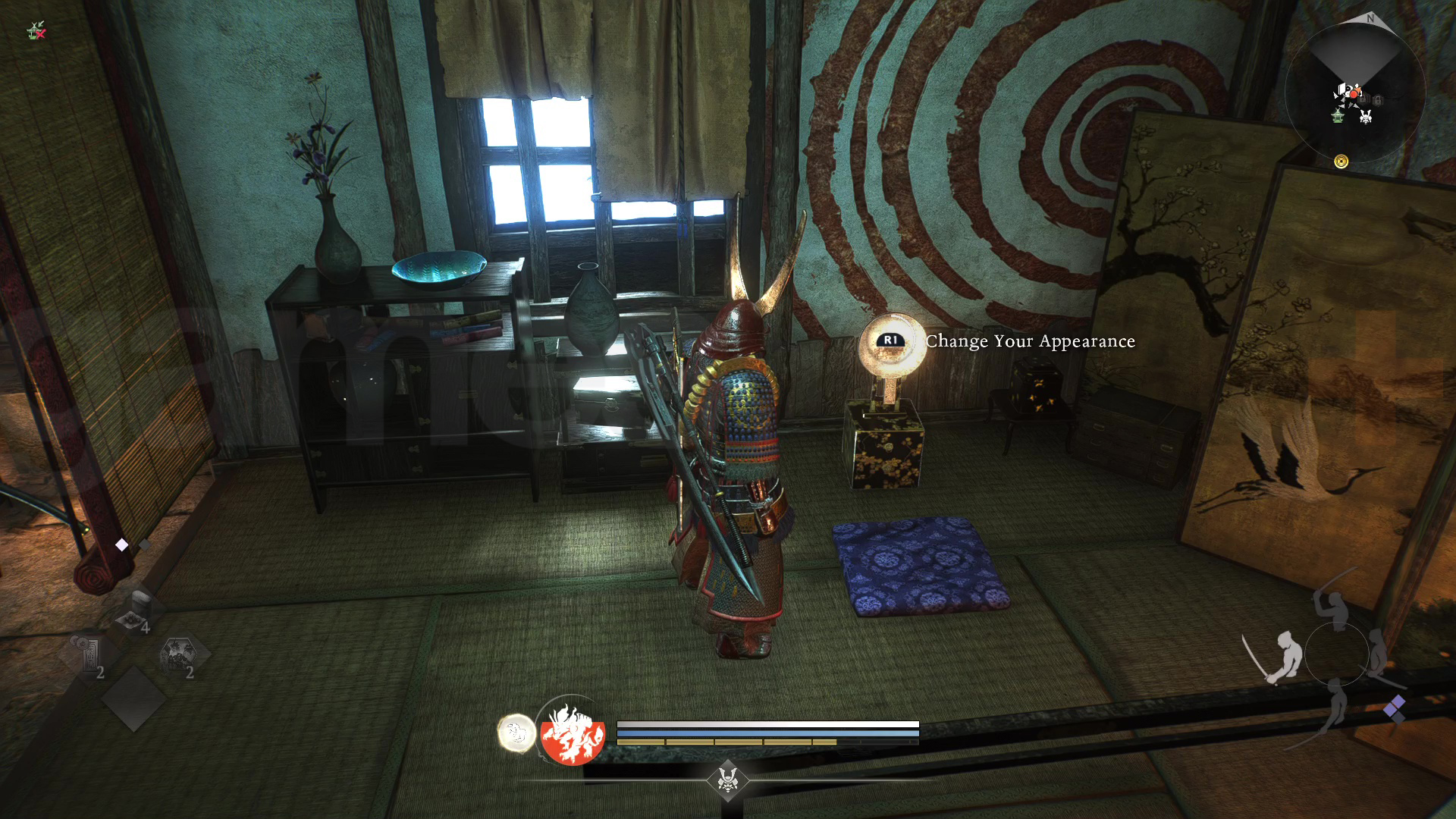Screen dimensions: 1456x819
Task: Click the samurai helmet marker on the minimap
Action: pyautogui.click(x=1365, y=117)
